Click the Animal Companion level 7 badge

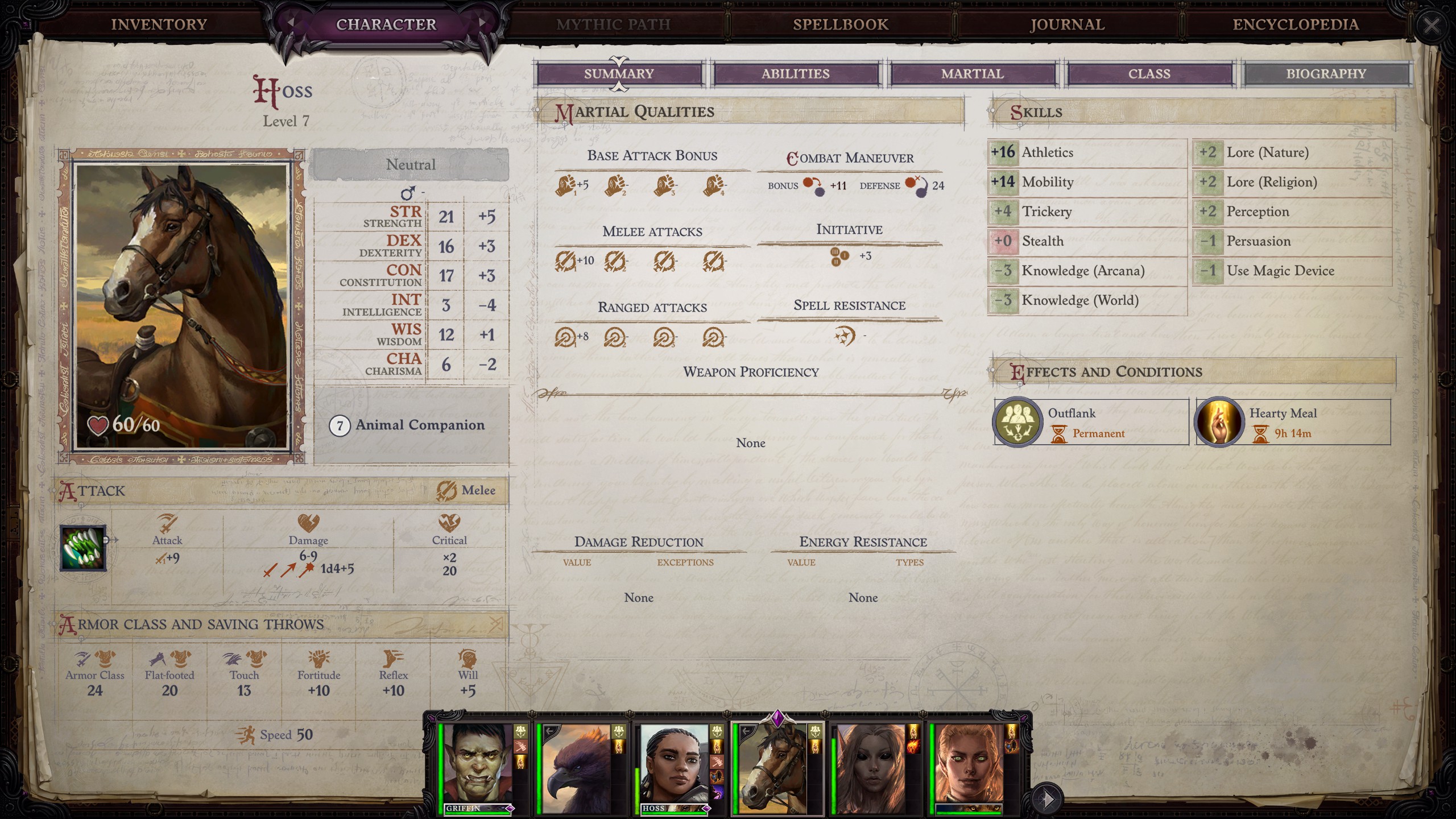pyautogui.click(x=340, y=424)
